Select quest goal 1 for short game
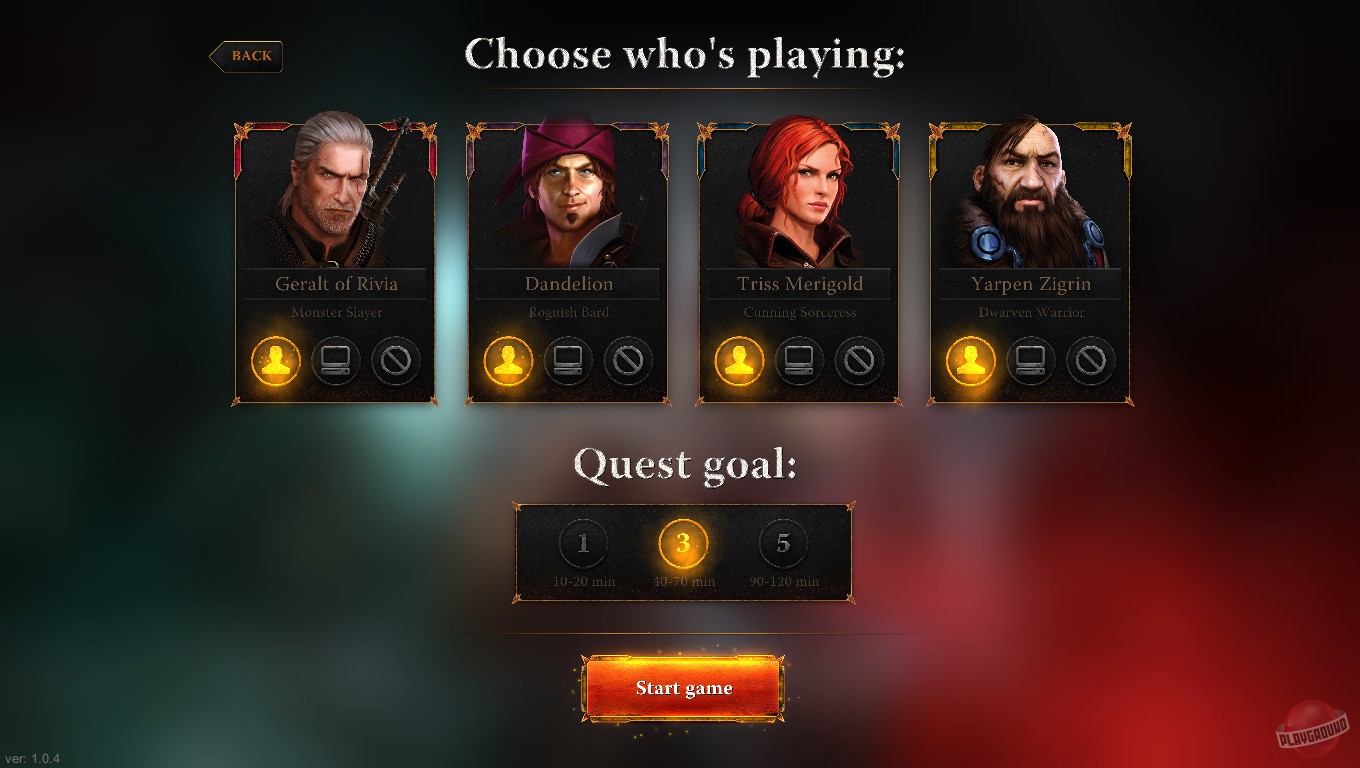Screen dimensions: 1360x768 click(x=583, y=543)
